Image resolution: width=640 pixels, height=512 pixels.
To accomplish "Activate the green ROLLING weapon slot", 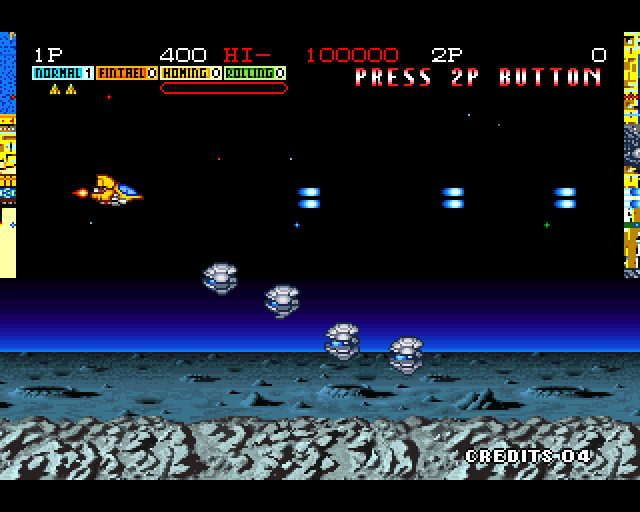I will tap(255, 73).
